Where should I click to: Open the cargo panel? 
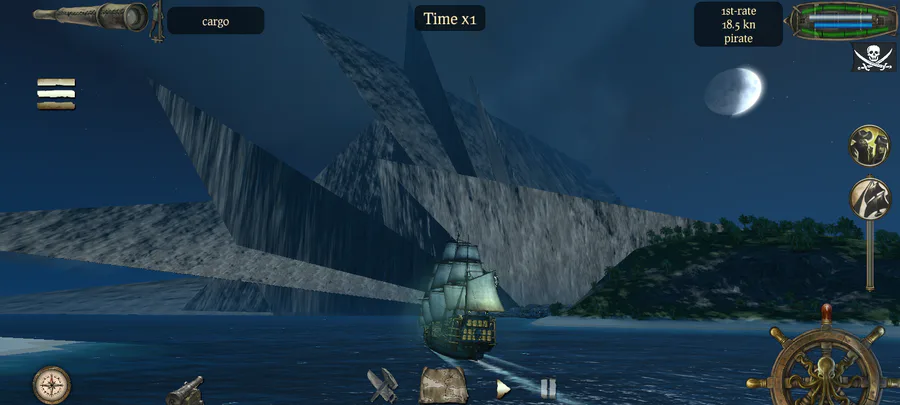click(x=215, y=21)
